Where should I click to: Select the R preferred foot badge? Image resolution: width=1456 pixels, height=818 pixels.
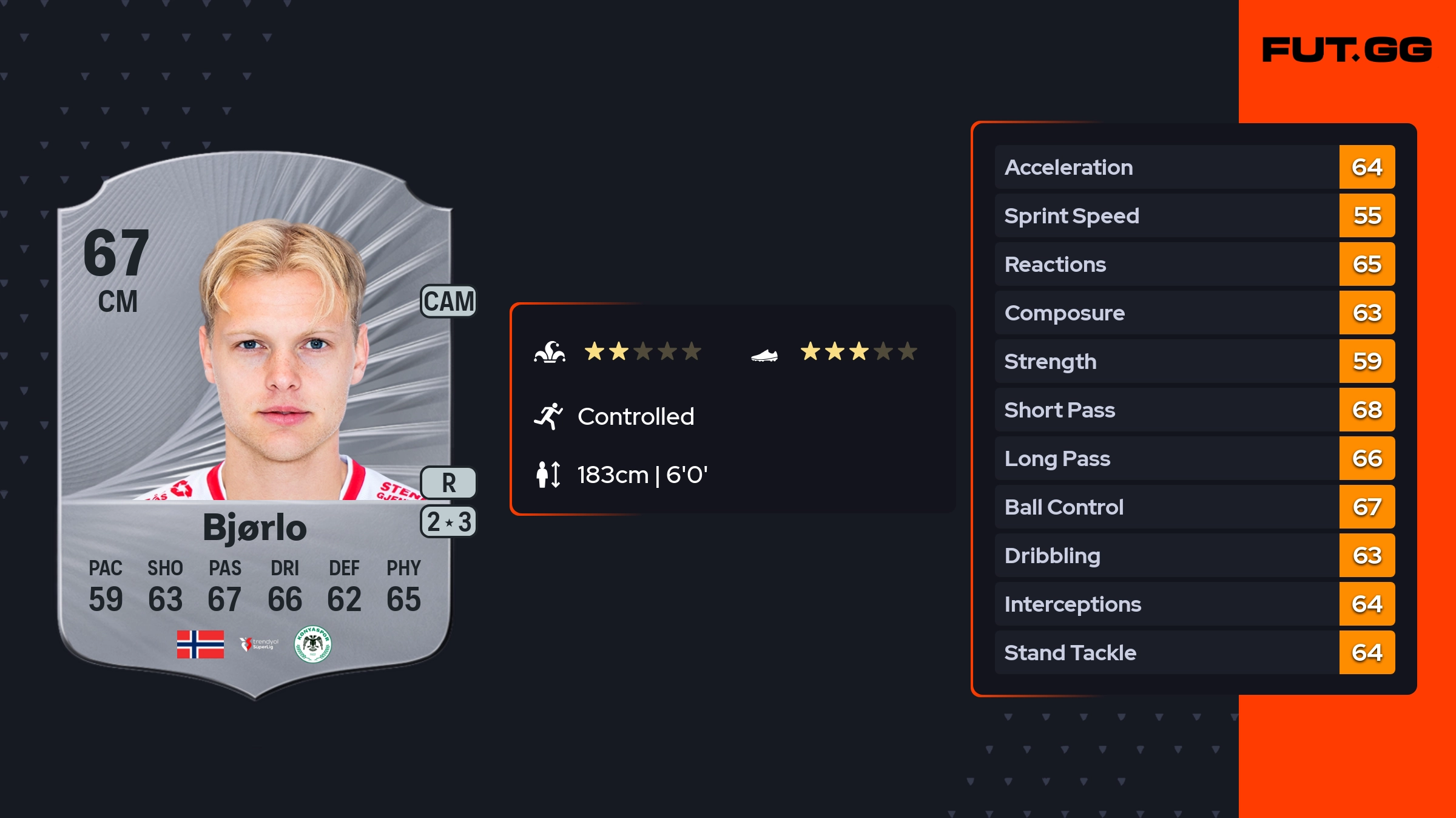click(x=448, y=483)
